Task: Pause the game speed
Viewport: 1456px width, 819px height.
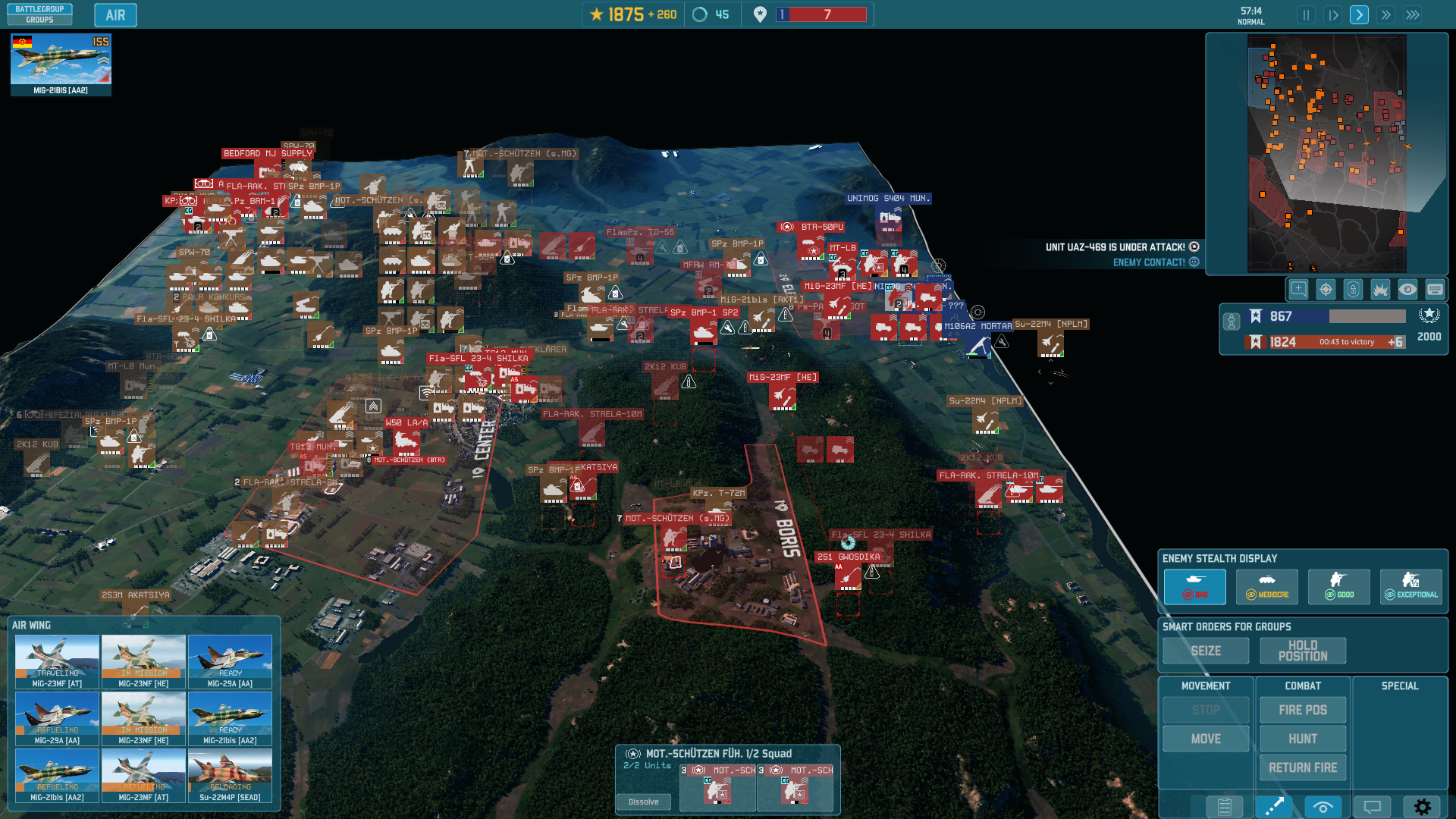Action: pyautogui.click(x=1306, y=15)
